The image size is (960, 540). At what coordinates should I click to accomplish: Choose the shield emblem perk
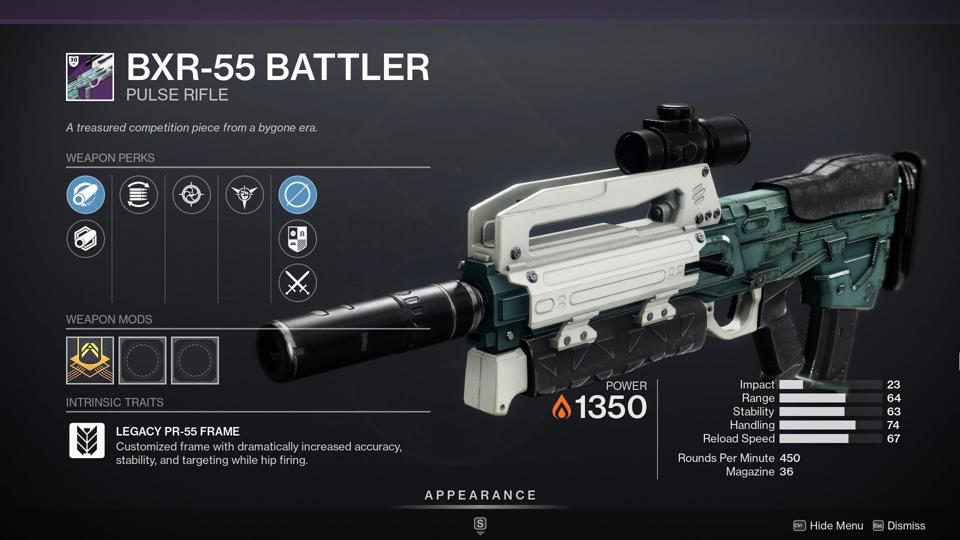[298, 239]
